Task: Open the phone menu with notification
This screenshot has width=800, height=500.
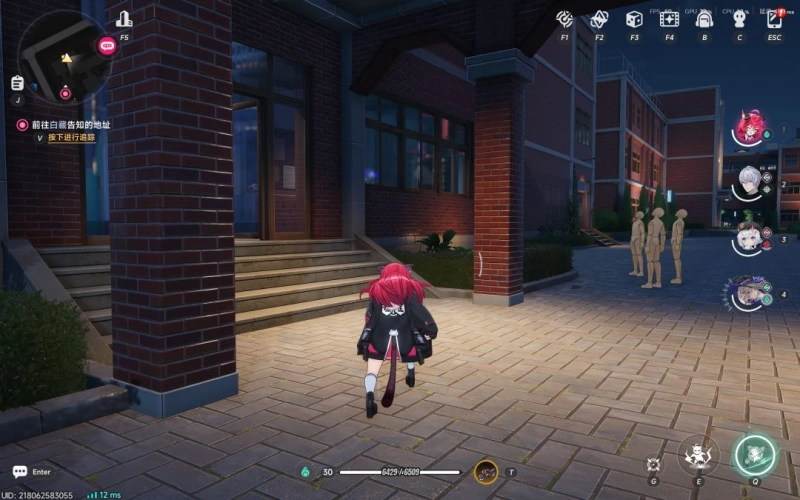Action: (774, 19)
